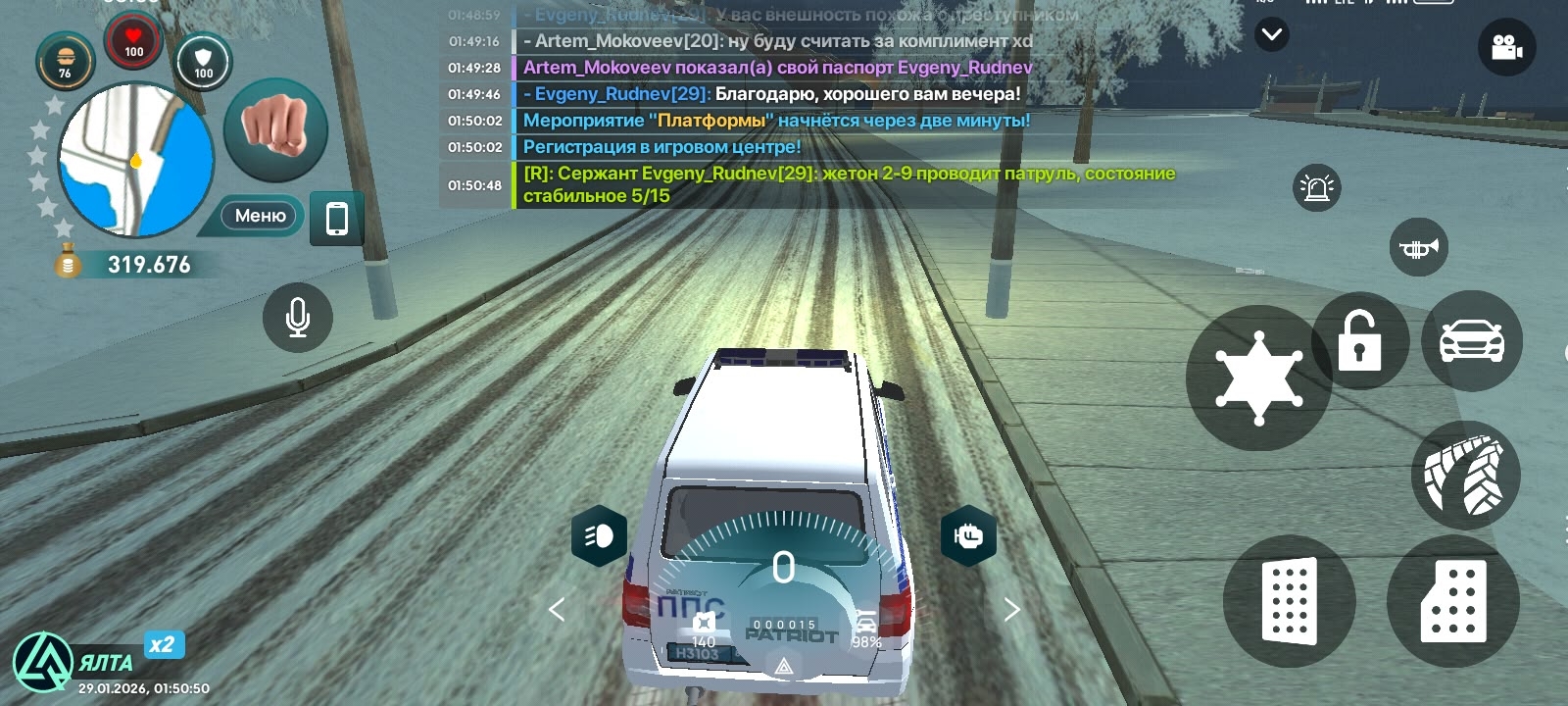1568x706 pixels.
Task: Open the Меню button
Action: click(260, 216)
